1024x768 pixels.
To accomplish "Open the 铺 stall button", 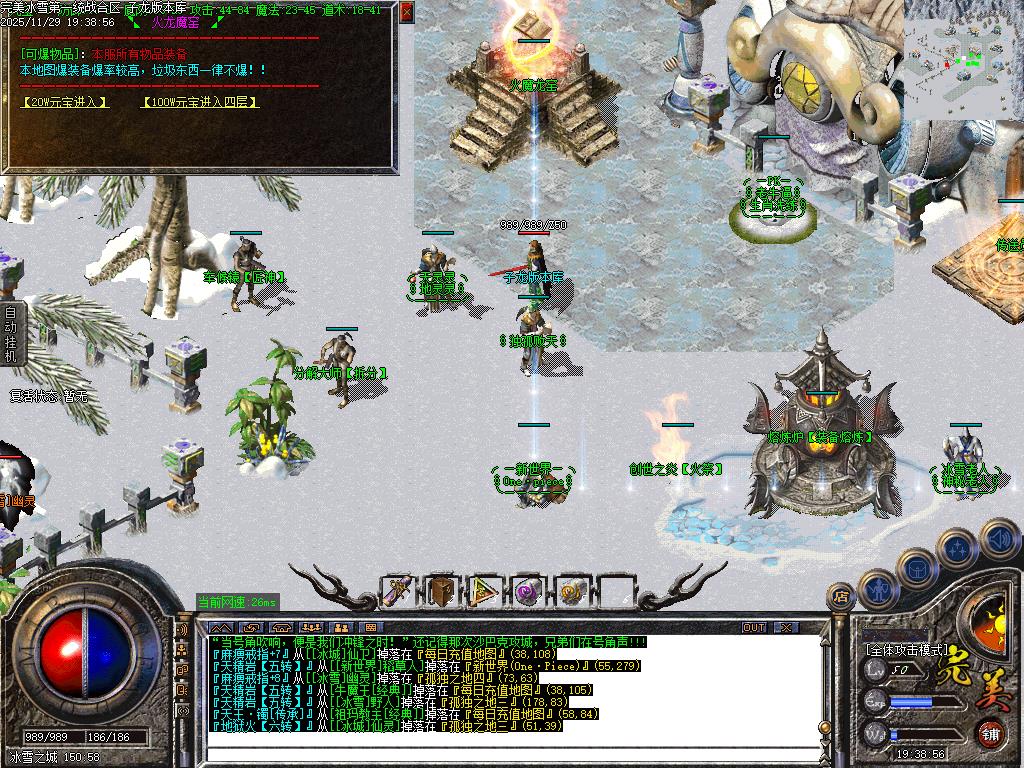I will 989,733.
